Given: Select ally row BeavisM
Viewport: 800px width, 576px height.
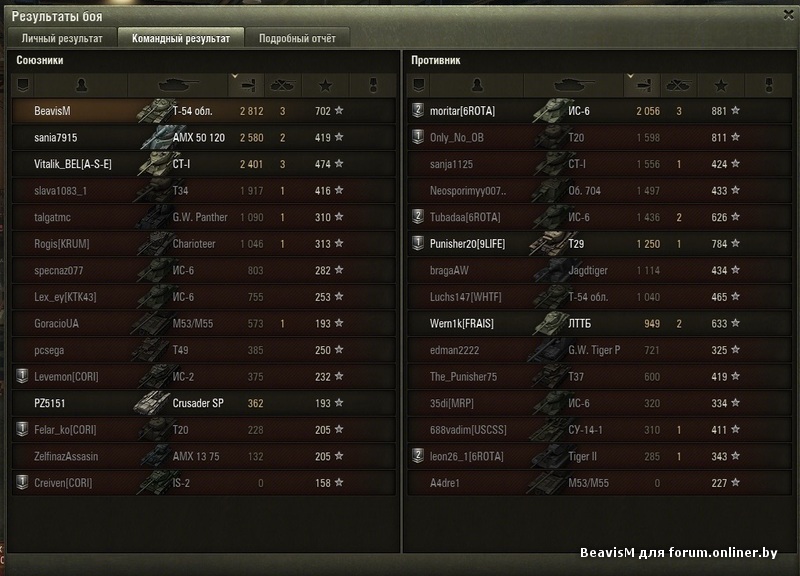Looking at the screenshot, I should tap(204, 110).
